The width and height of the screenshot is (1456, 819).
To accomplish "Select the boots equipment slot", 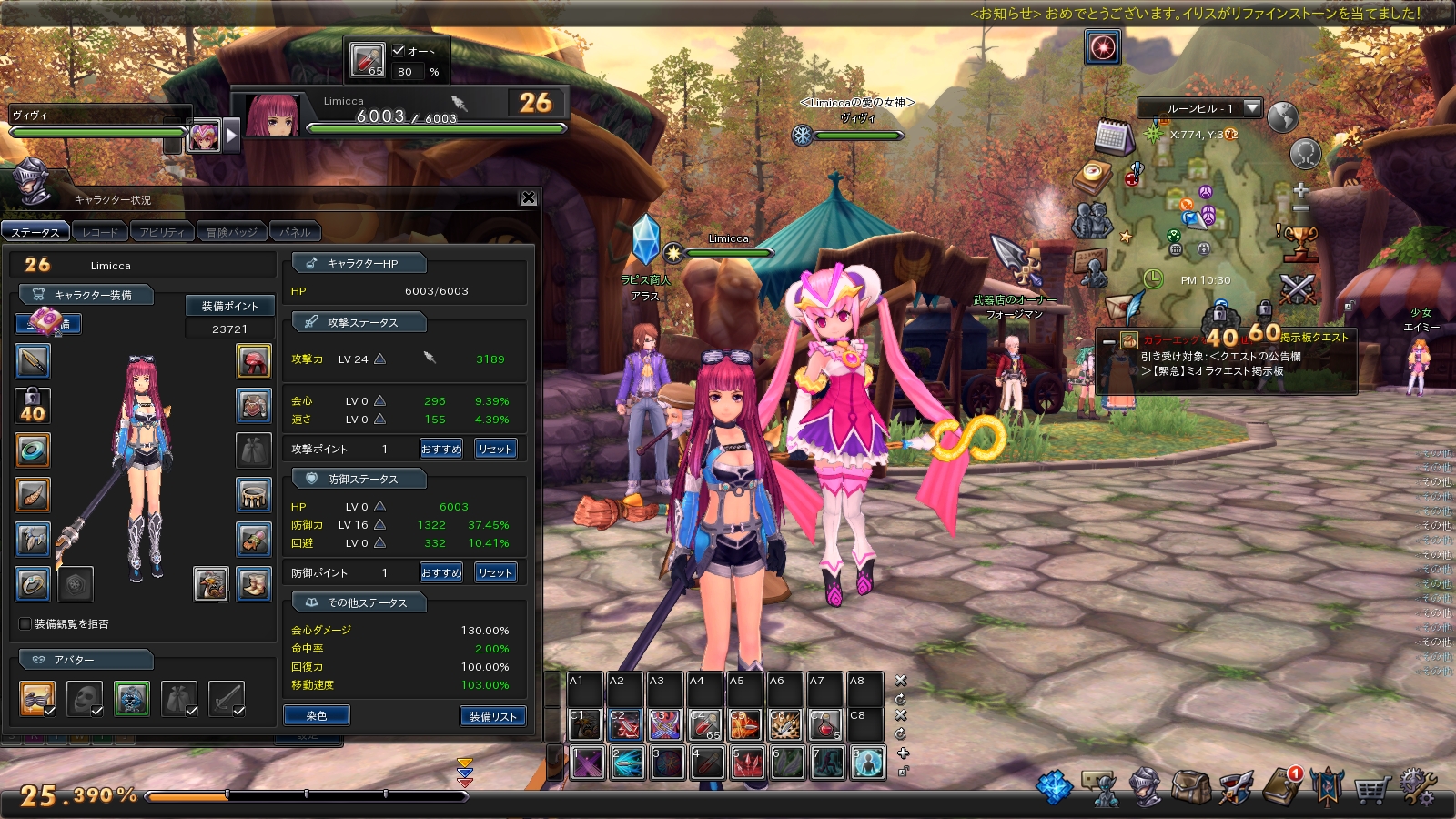I will click(x=254, y=583).
